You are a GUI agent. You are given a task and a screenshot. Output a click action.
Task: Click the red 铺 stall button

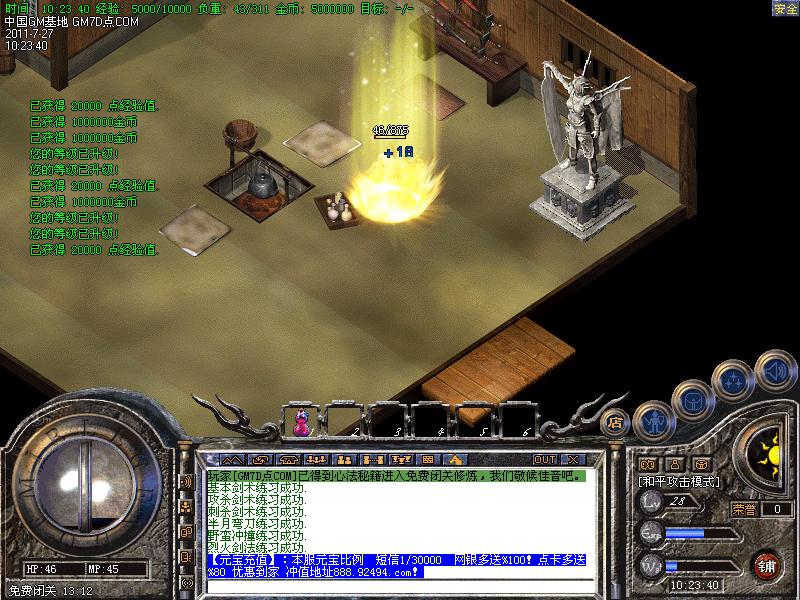767,564
